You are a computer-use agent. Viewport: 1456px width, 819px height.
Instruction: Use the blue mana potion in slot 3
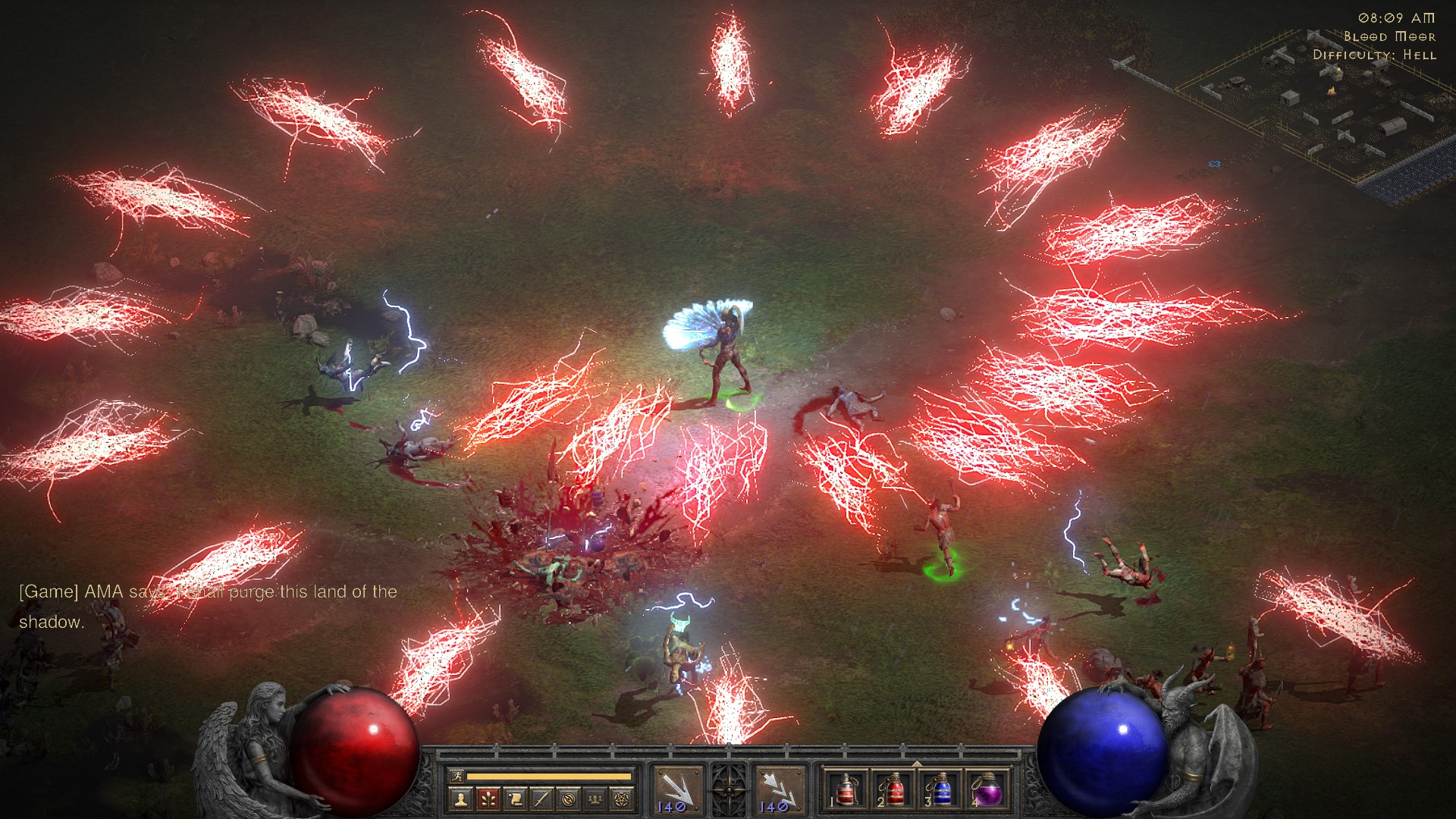[x=939, y=790]
